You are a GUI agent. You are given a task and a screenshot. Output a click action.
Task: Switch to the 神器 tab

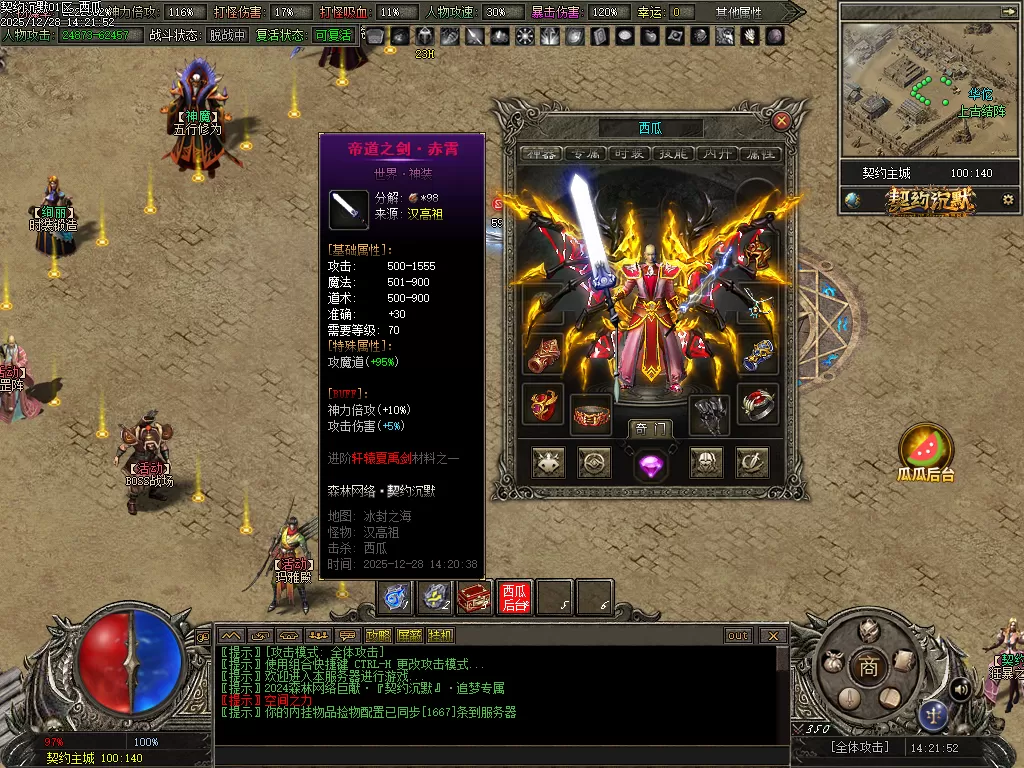point(540,153)
